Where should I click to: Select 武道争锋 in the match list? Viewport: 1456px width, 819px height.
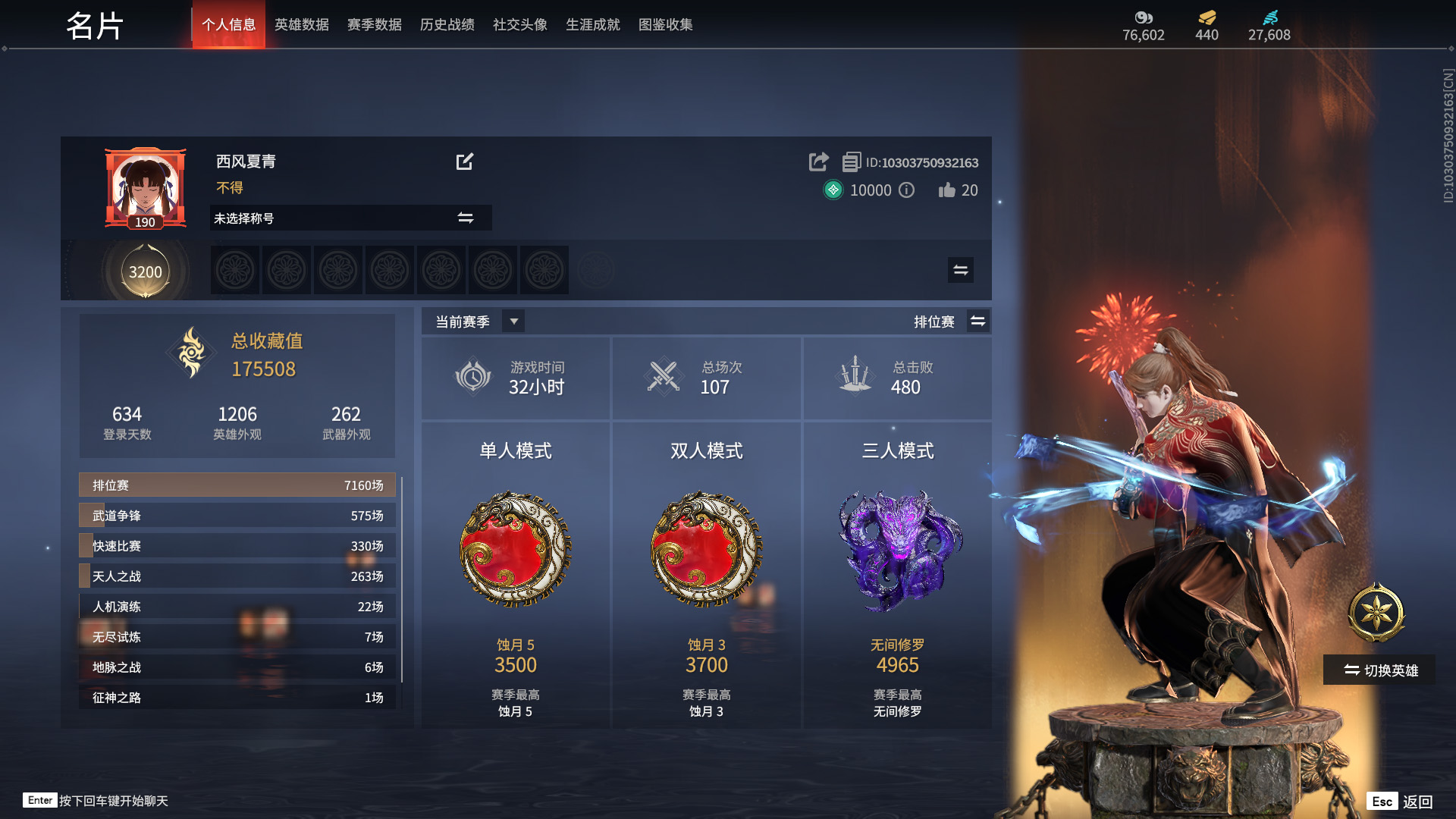click(237, 515)
